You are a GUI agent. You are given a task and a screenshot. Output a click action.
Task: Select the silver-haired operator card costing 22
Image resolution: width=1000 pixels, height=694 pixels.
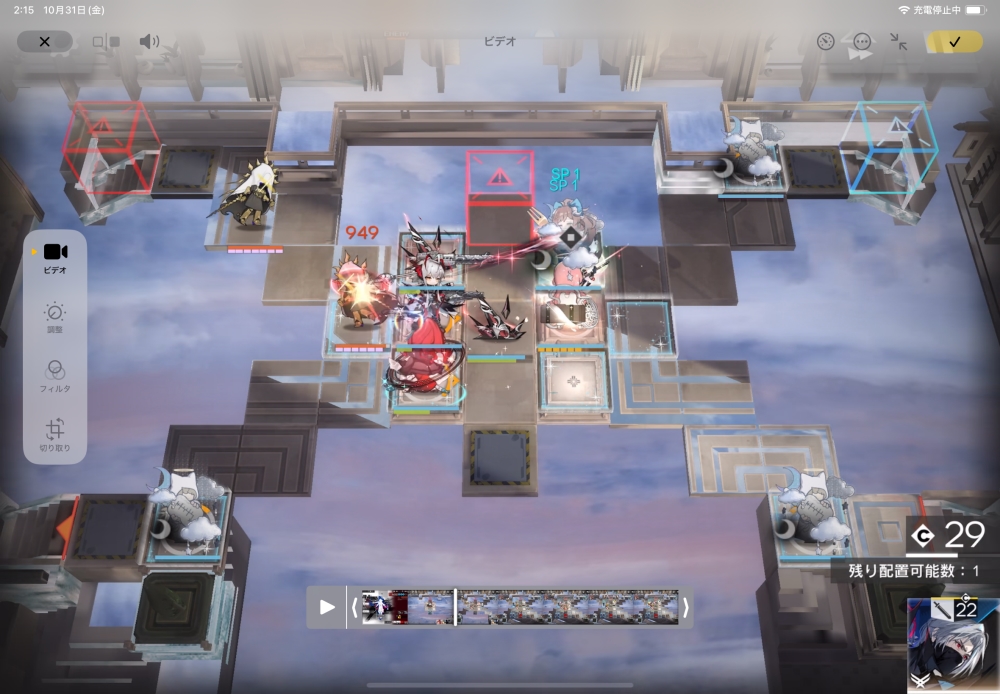[x=953, y=645]
